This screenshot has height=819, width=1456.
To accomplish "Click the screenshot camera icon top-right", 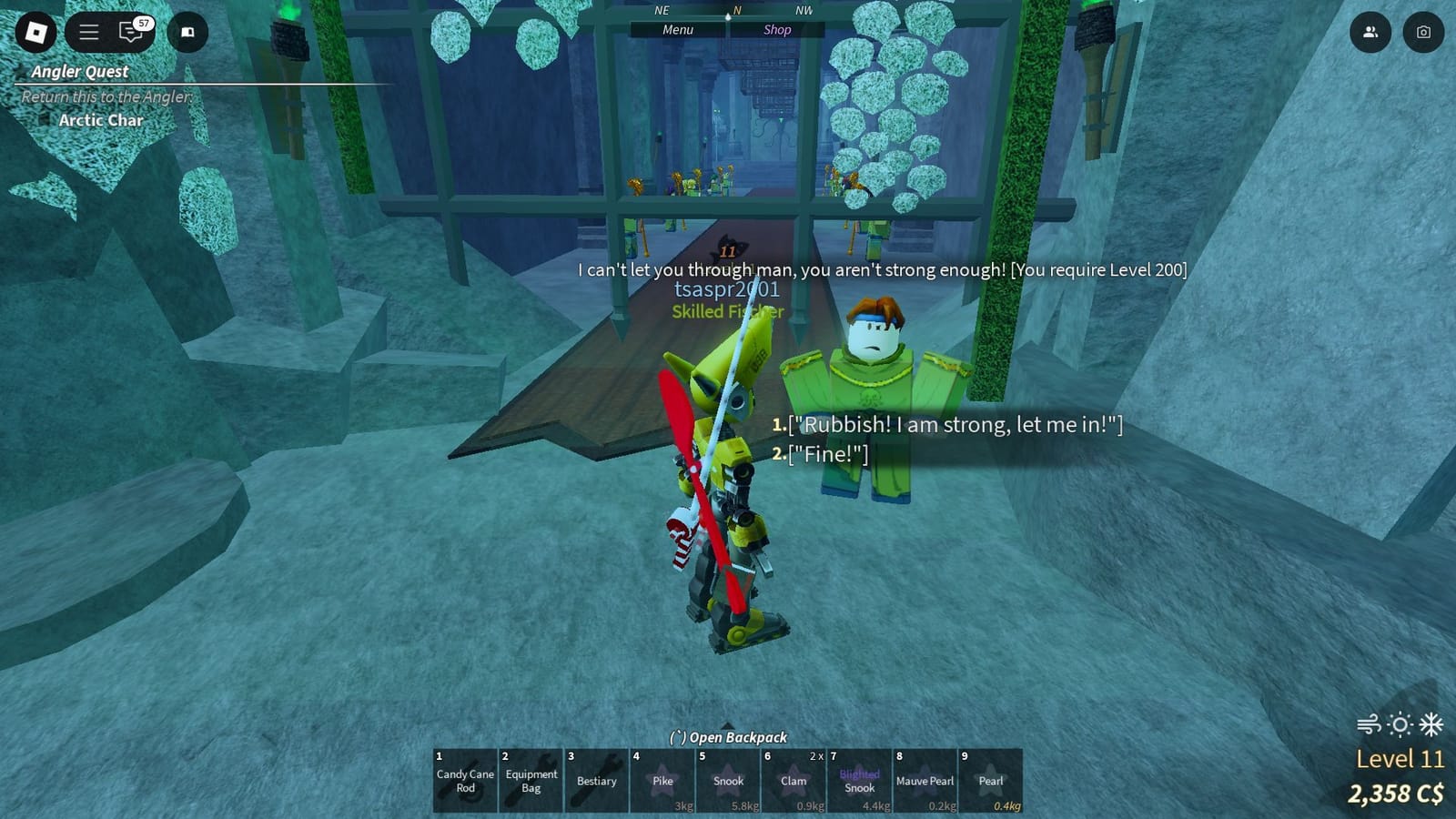I will [1425, 31].
